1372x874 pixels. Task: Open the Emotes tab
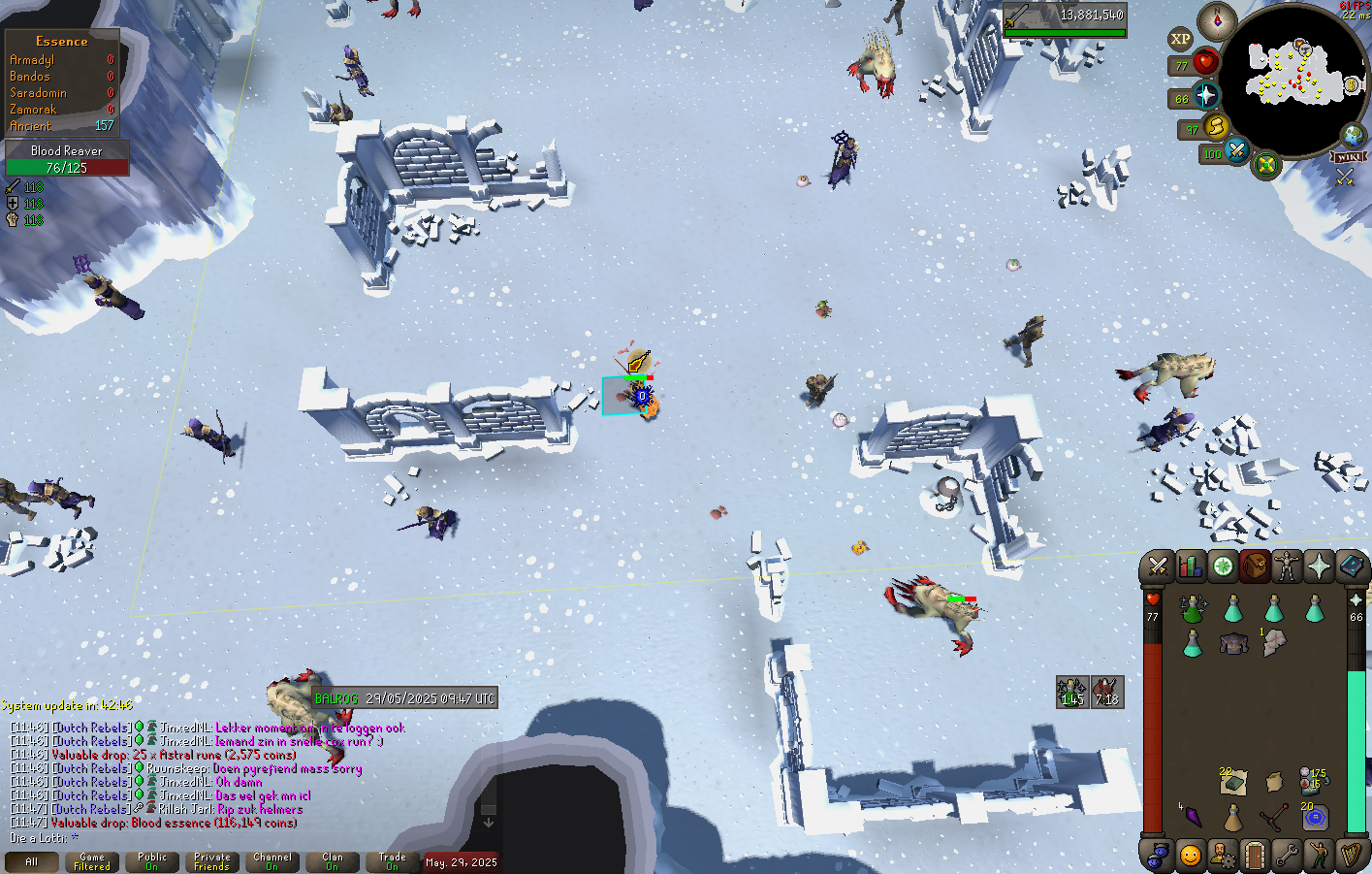pyautogui.click(x=1319, y=856)
